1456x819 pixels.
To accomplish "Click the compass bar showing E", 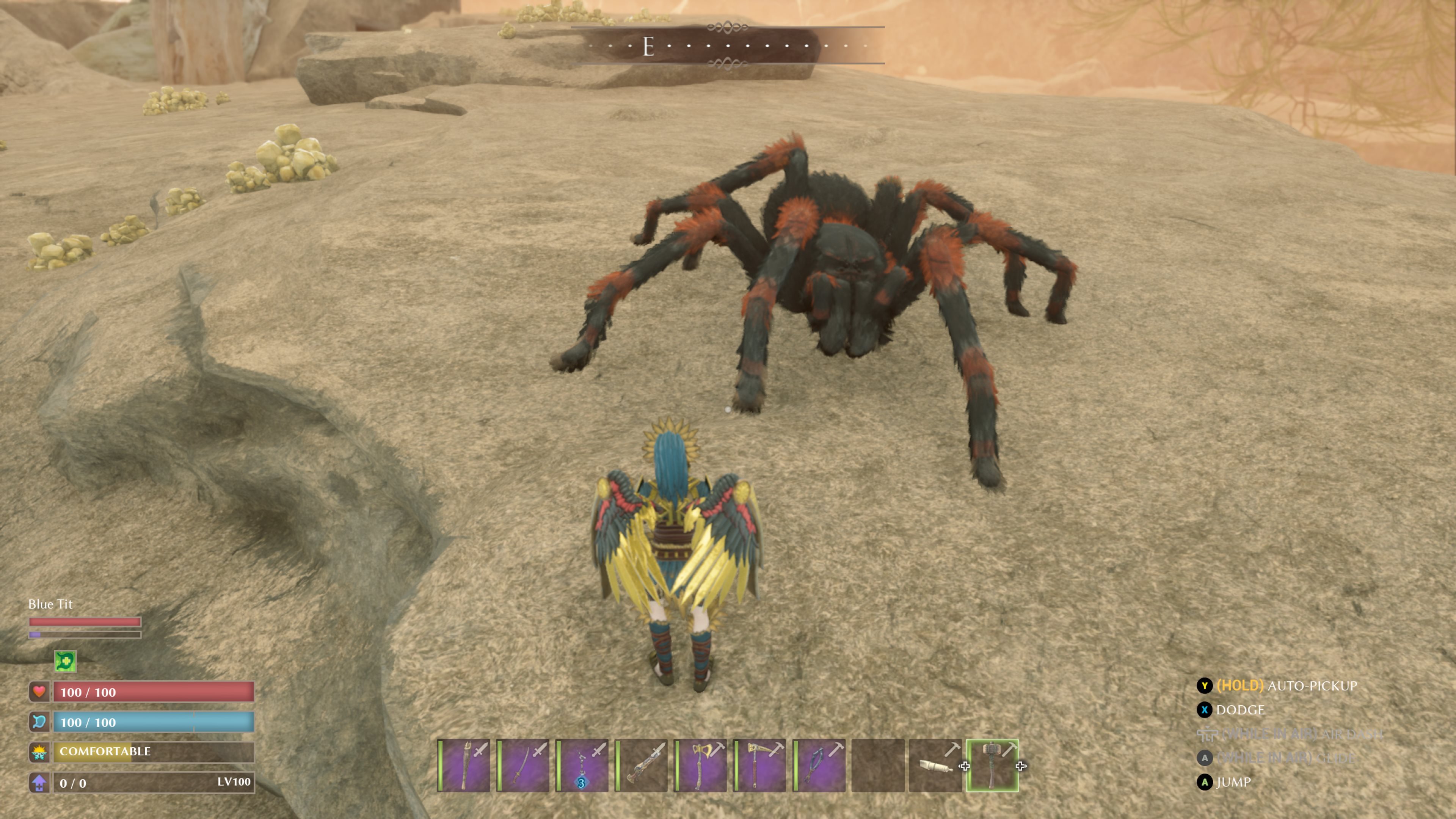I will coord(728,45).
